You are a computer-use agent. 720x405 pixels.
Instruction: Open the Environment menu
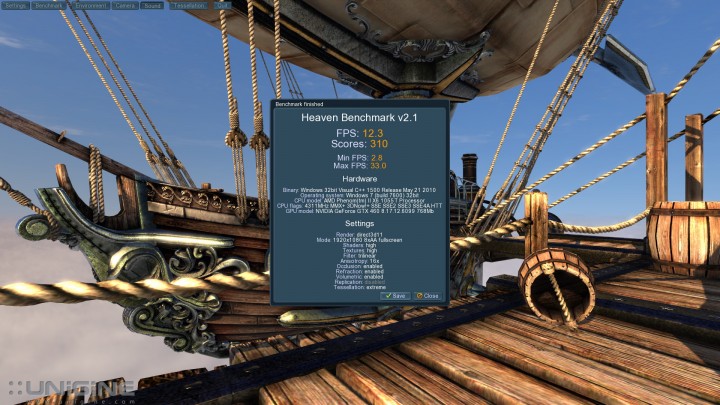point(90,5)
